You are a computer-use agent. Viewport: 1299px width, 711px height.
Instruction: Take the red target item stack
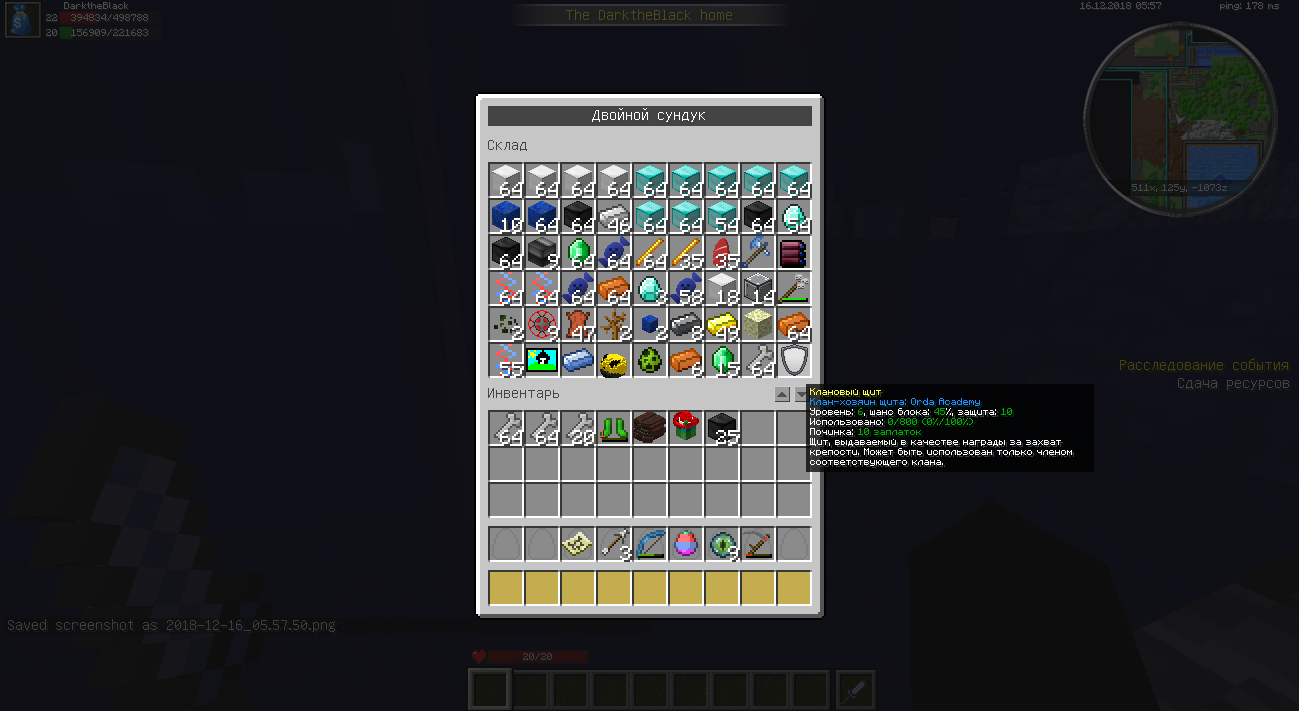542,325
